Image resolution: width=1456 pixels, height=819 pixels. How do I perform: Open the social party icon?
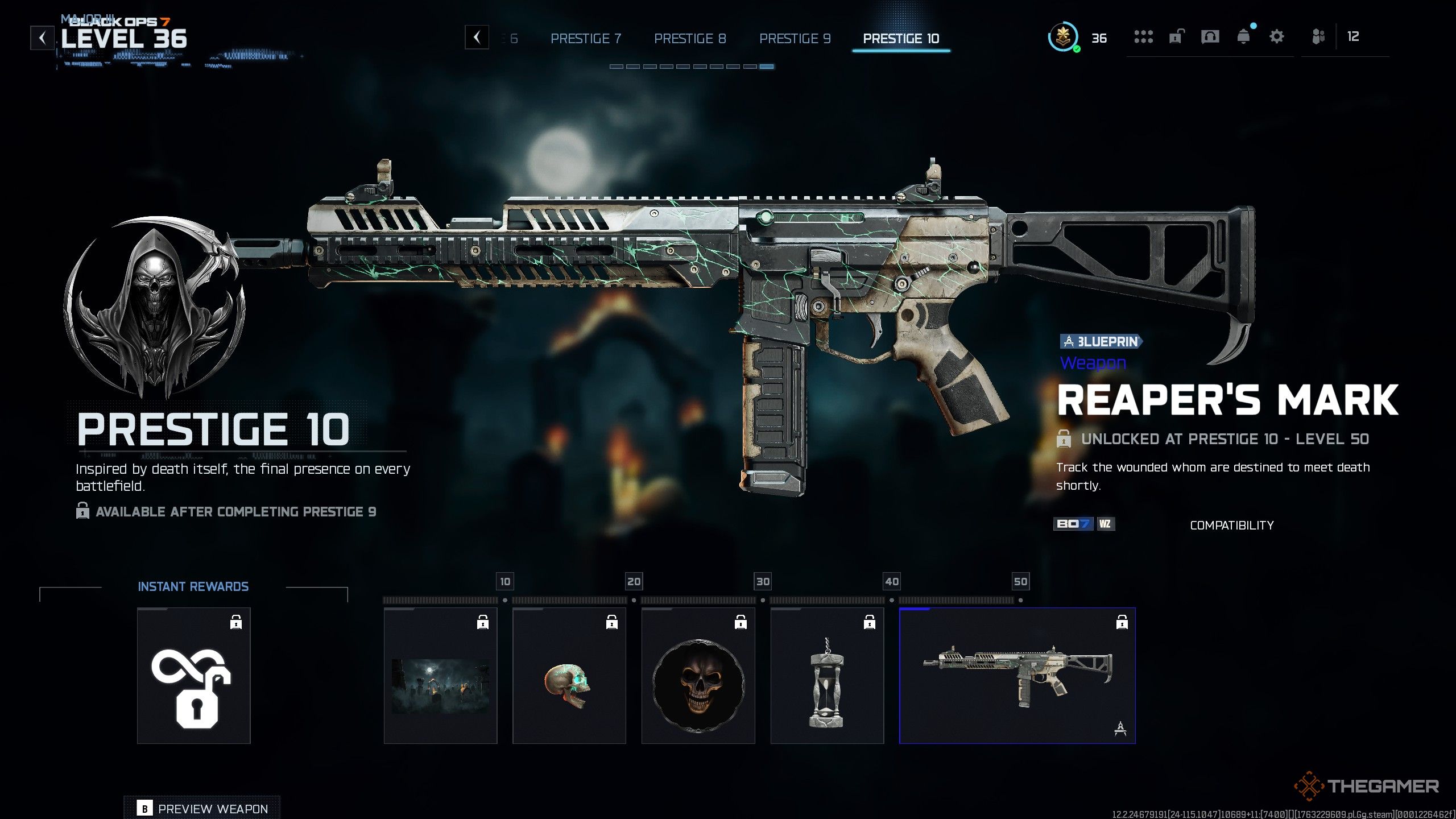(1318, 37)
